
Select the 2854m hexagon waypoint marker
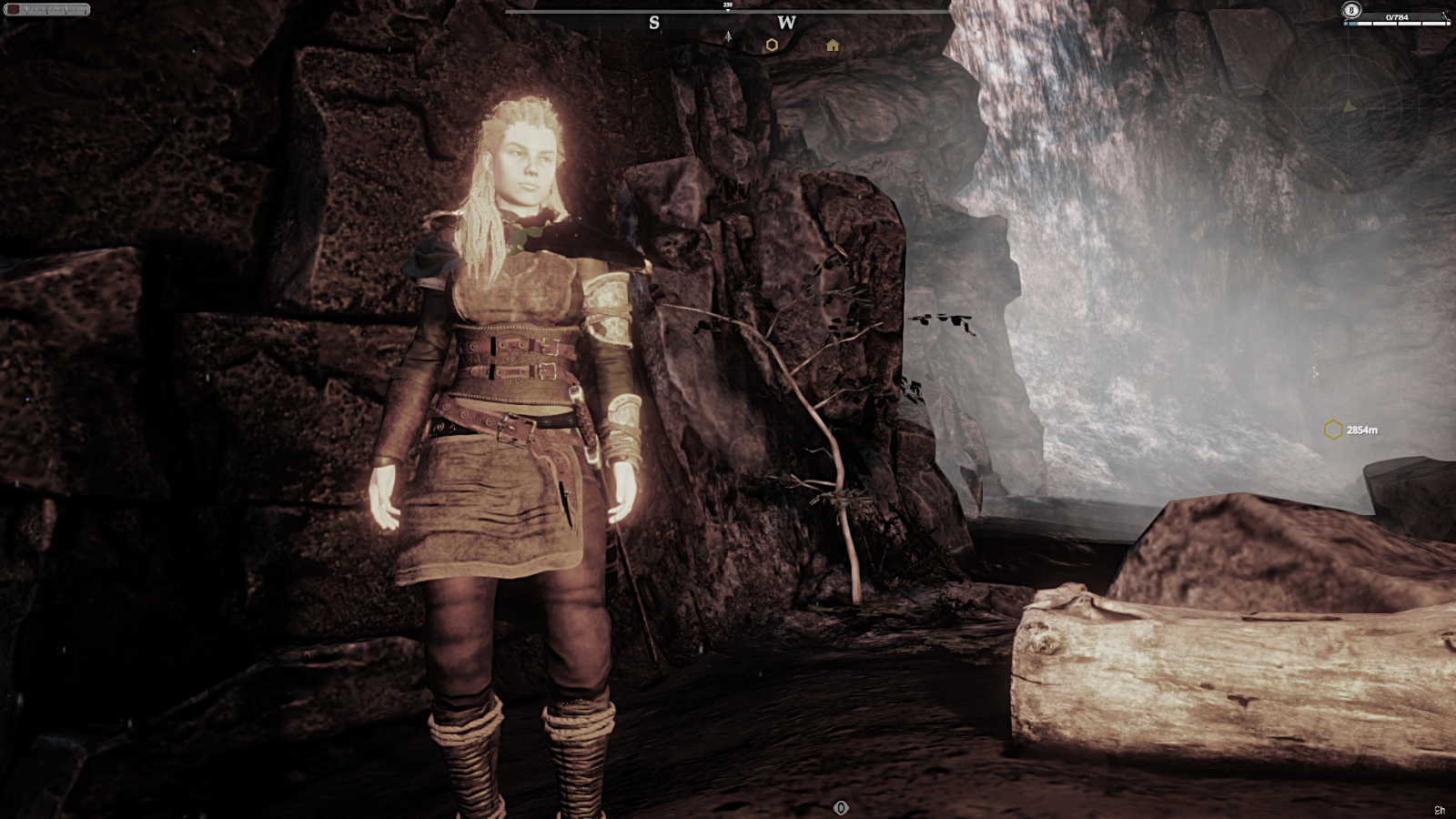[x=1333, y=430]
